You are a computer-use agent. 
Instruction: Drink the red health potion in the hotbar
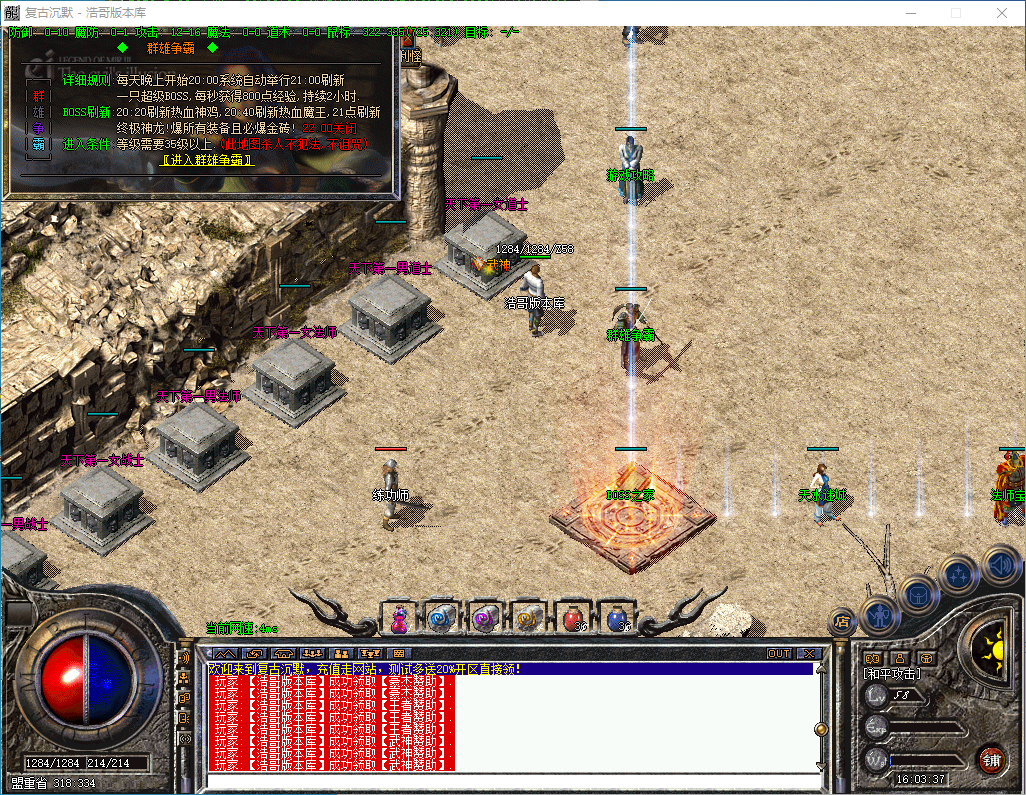click(573, 618)
